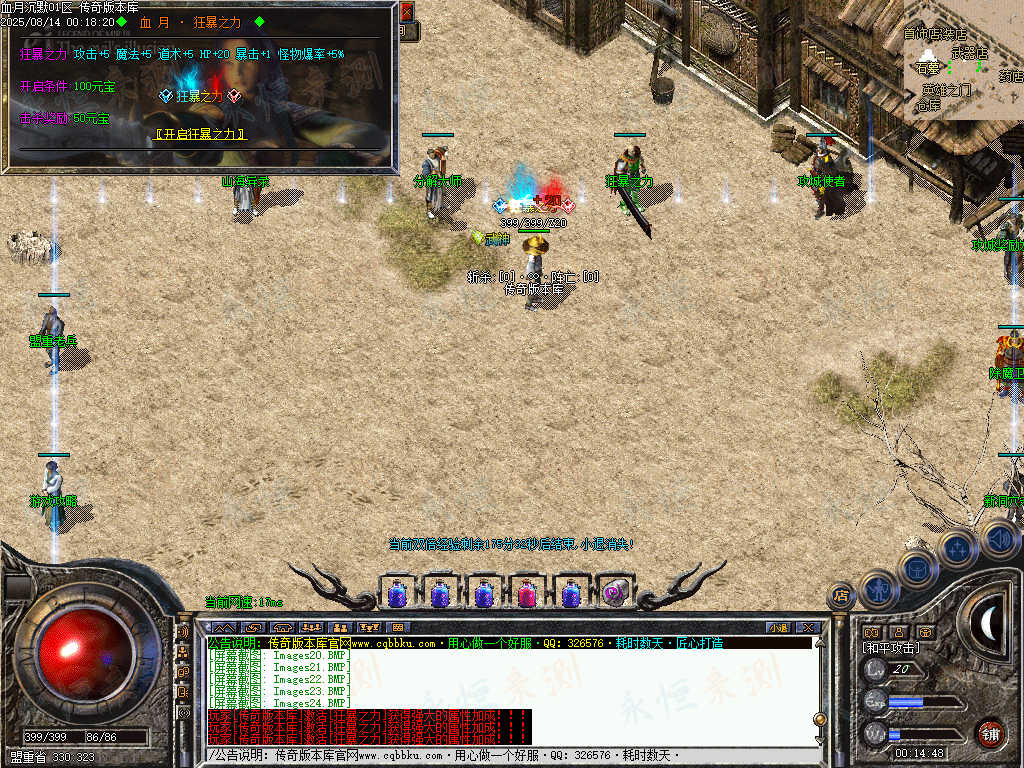Use the purple scroll item in the hotbar
The height and width of the screenshot is (768, 1024).
point(614,594)
